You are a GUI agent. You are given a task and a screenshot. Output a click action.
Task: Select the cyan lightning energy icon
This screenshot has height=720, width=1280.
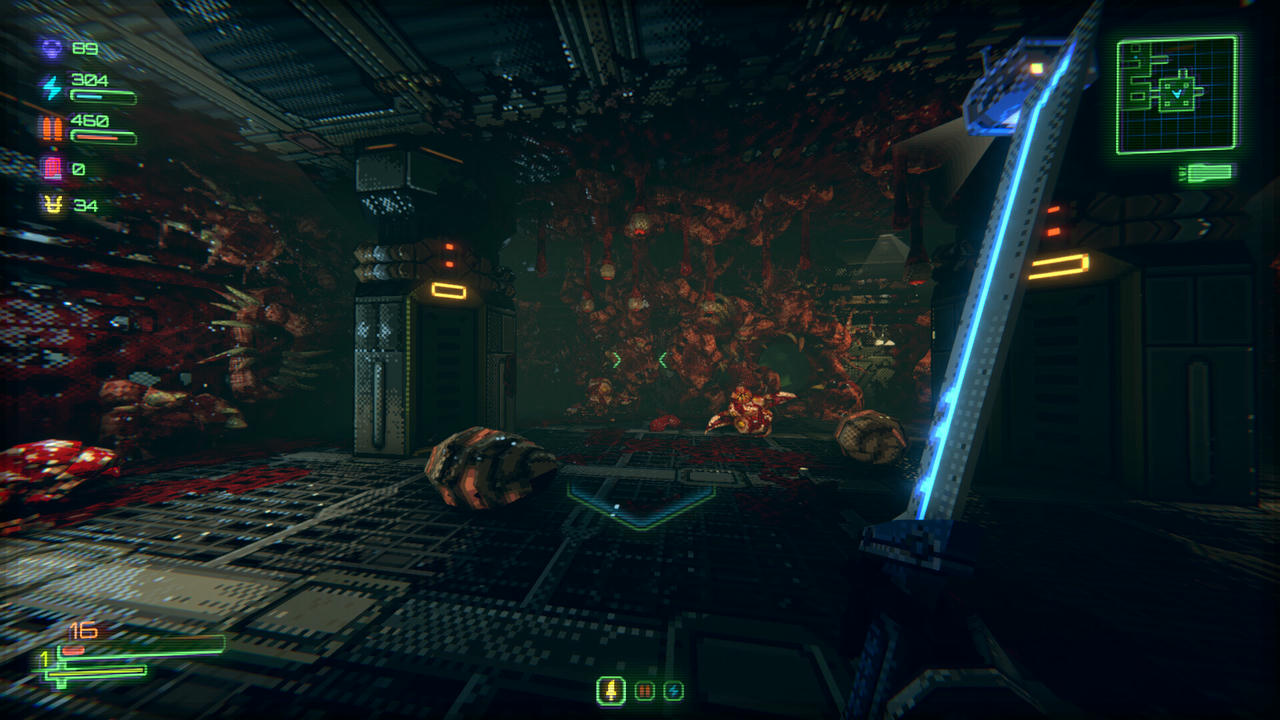coord(52,87)
